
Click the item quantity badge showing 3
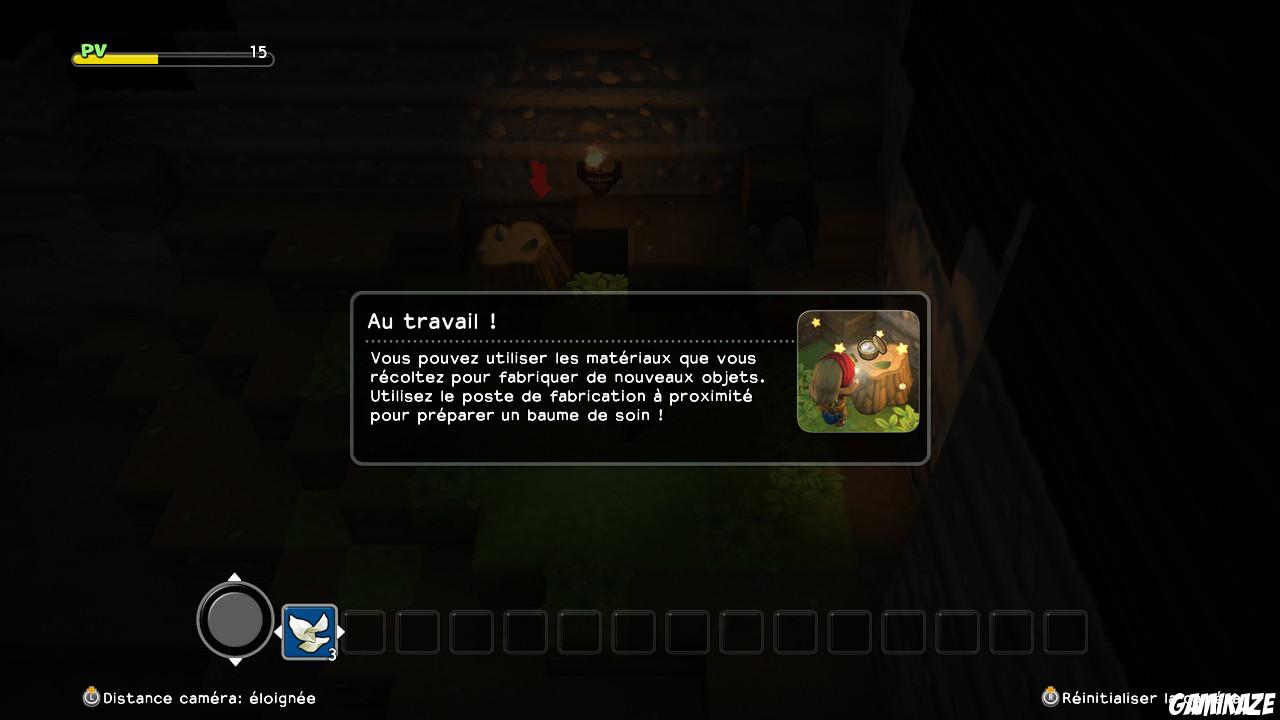coord(331,654)
